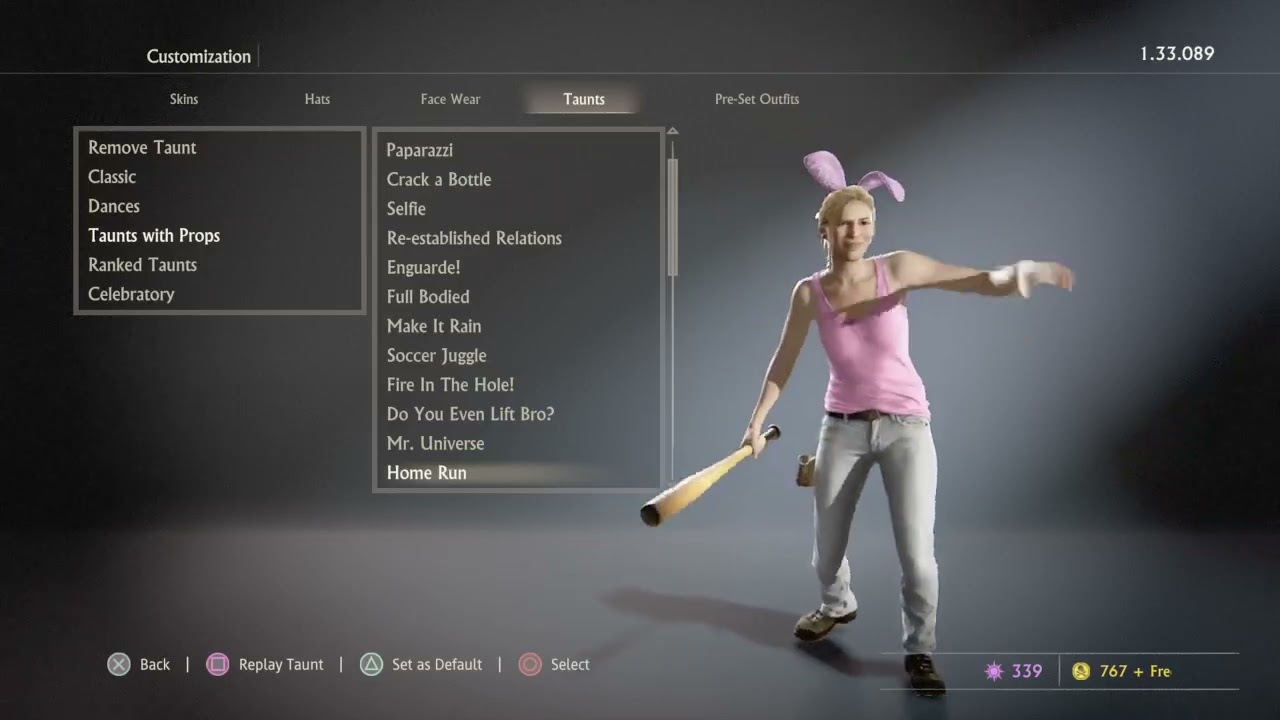The image size is (1280, 720).
Task: Open the Classic taunt category
Action: click(x=112, y=177)
